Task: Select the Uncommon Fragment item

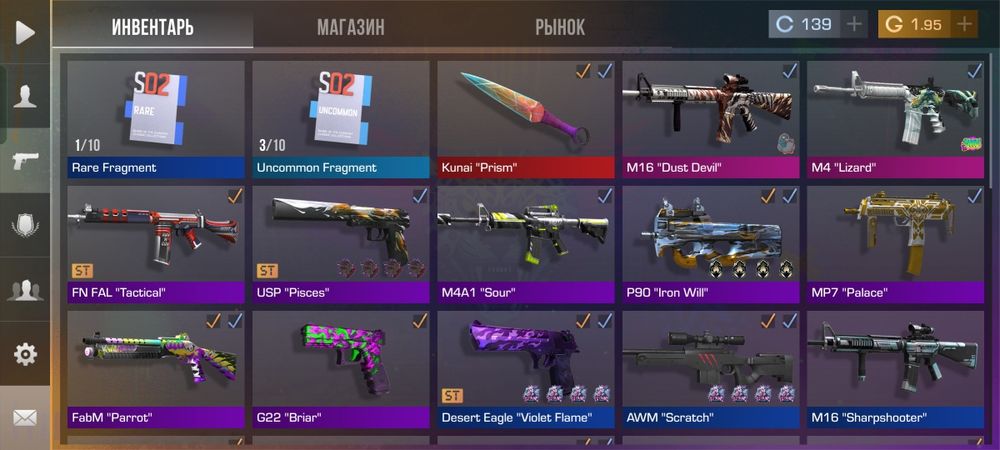Action: (x=340, y=118)
